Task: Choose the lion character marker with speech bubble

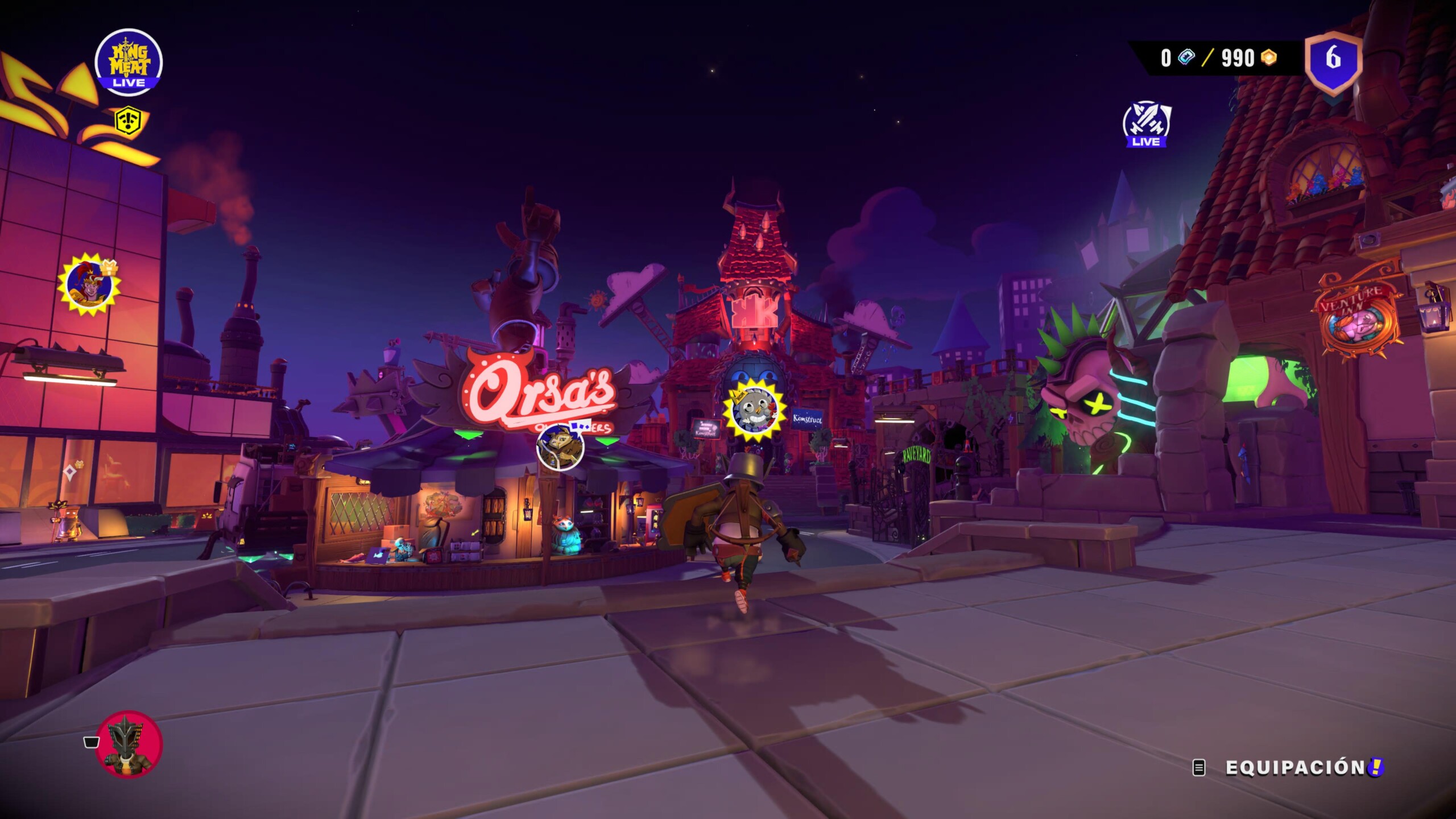Action: click(560, 446)
